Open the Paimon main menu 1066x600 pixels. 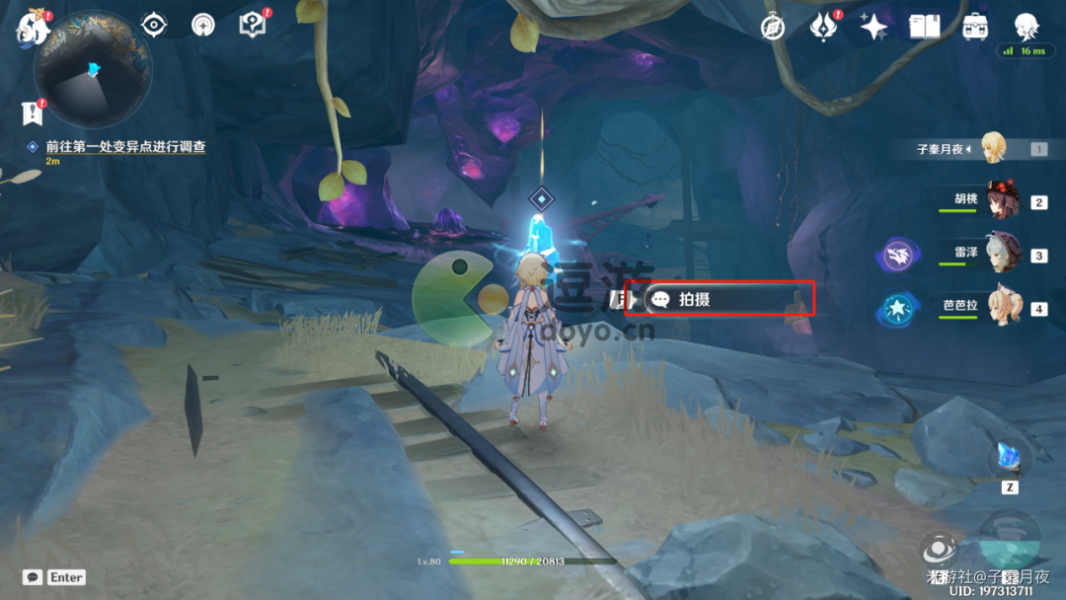pos(33,27)
